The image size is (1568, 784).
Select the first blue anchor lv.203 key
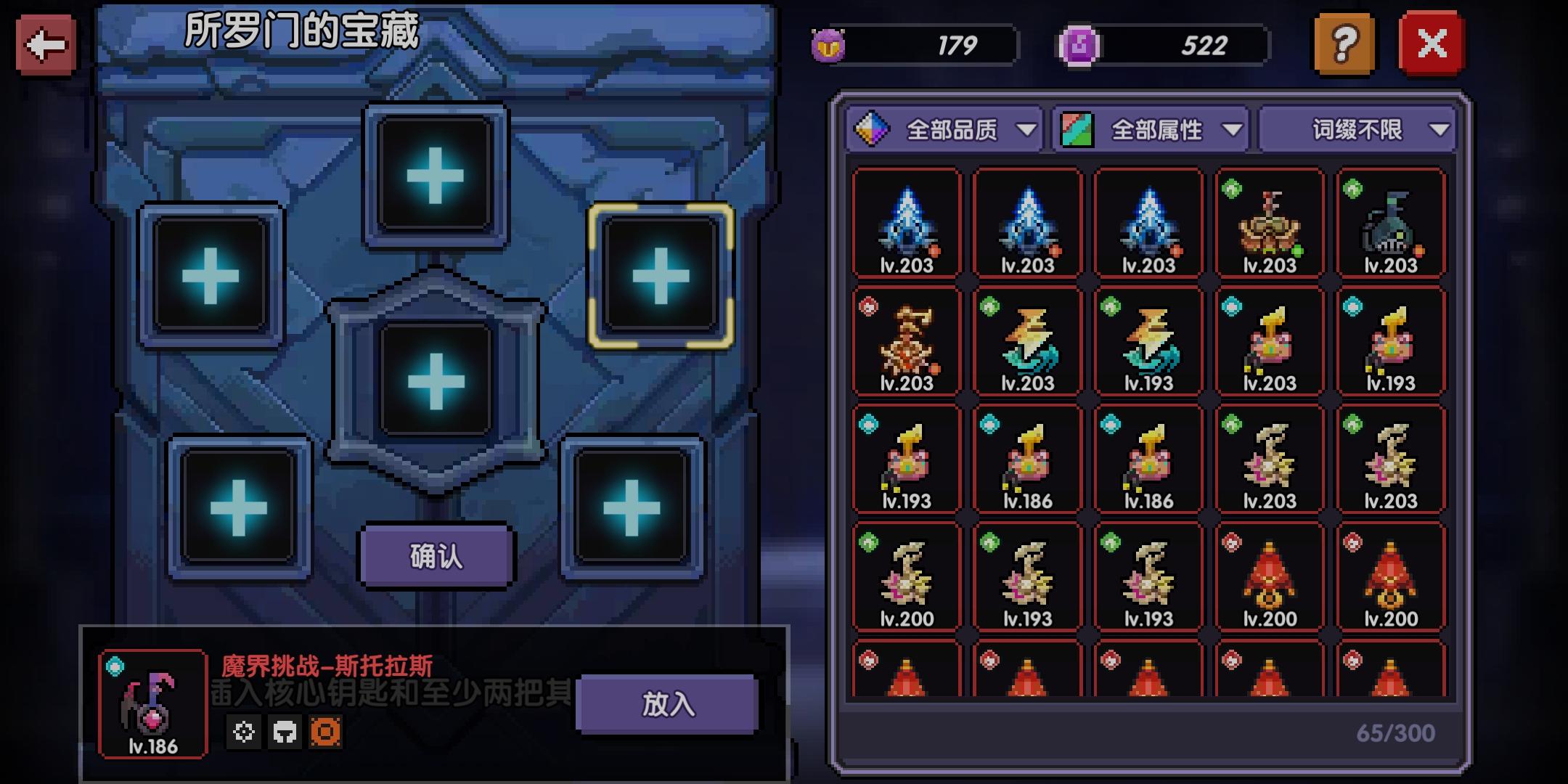(907, 221)
